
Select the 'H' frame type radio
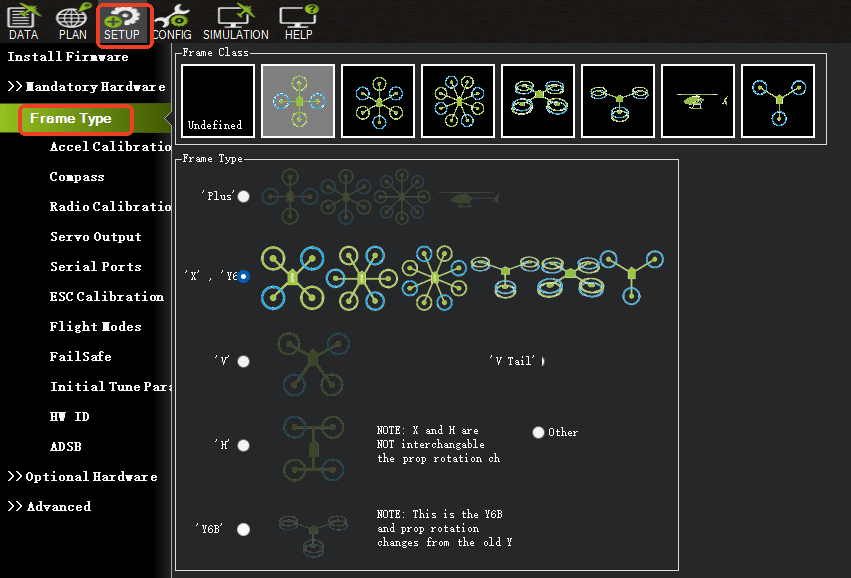243,445
